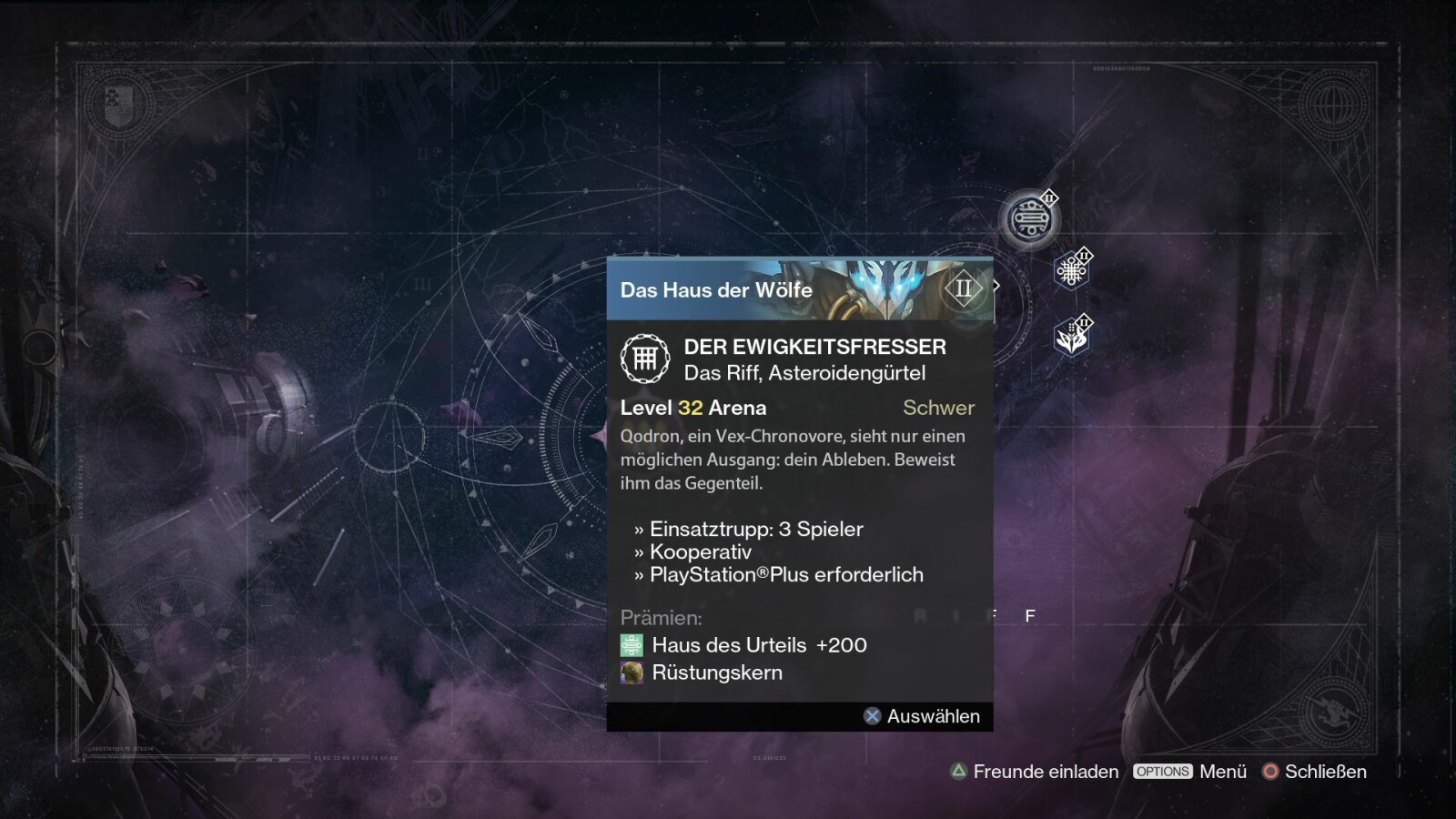Choose the hexagon node with knot emblem
This screenshot has width=1456, height=819.
coord(1071,271)
